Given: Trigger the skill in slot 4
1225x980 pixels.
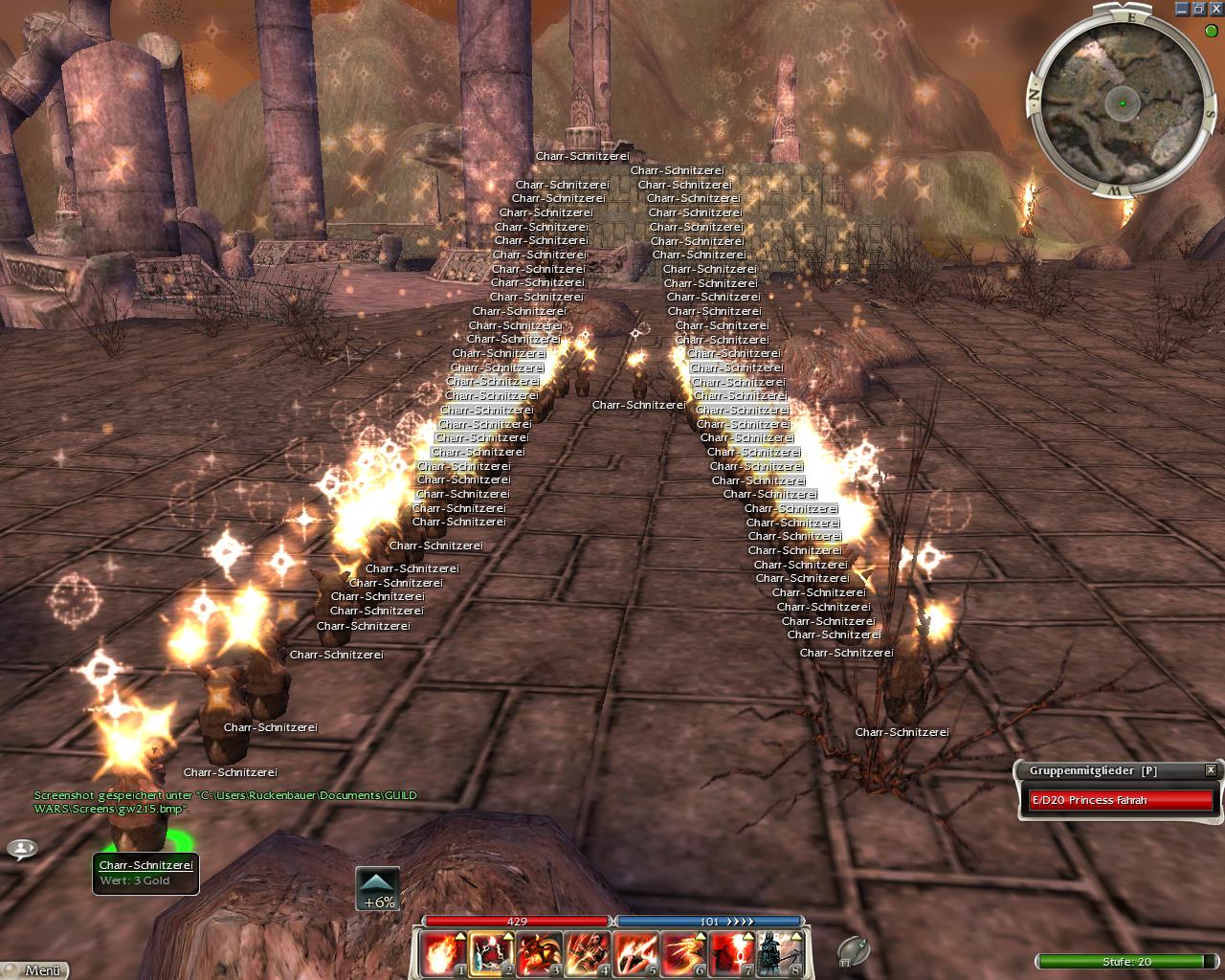Looking at the screenshot, I should 587,953.
